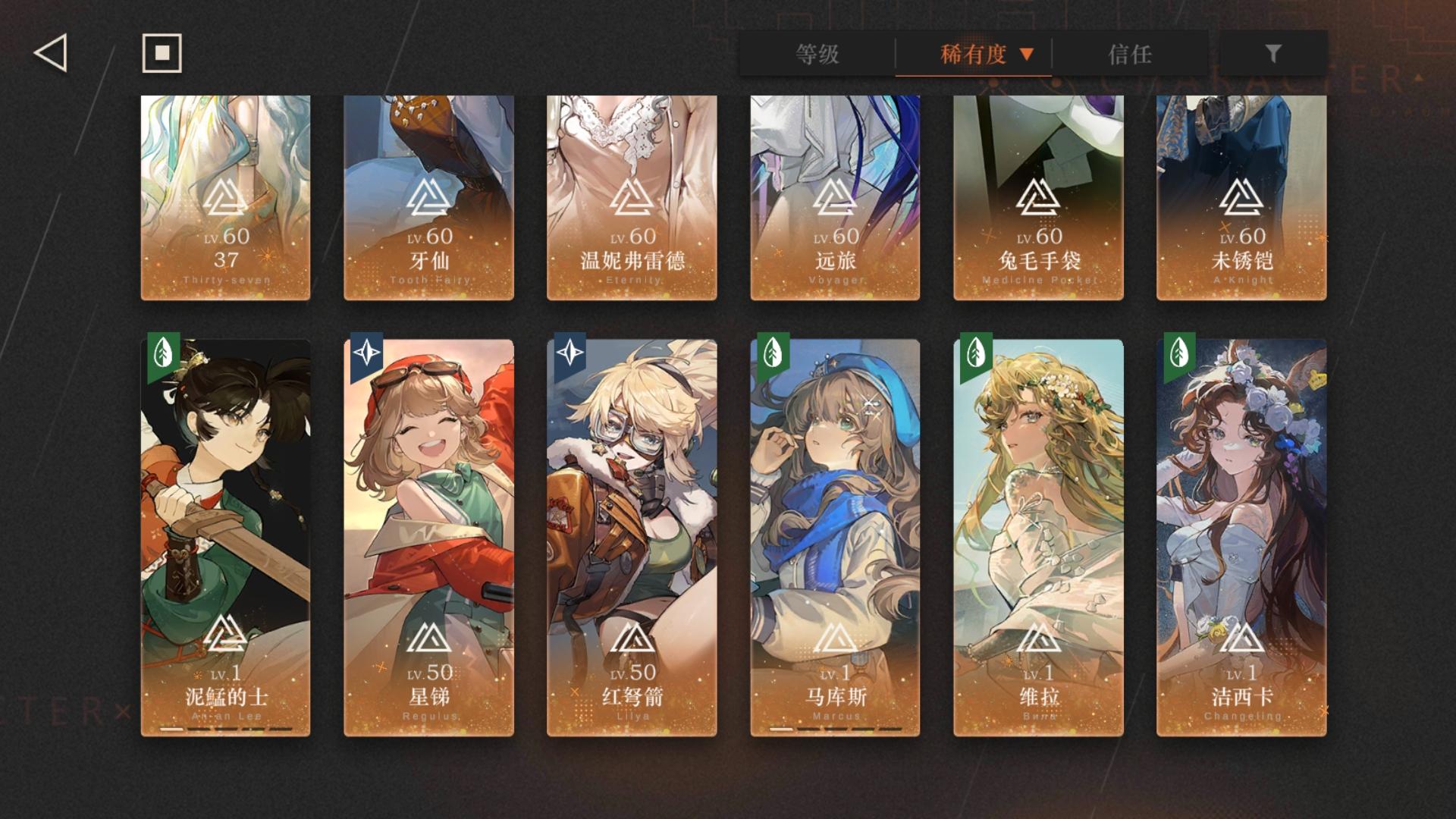
Task: Switch to the 等级 sorting tab
Action: [815, 54]
